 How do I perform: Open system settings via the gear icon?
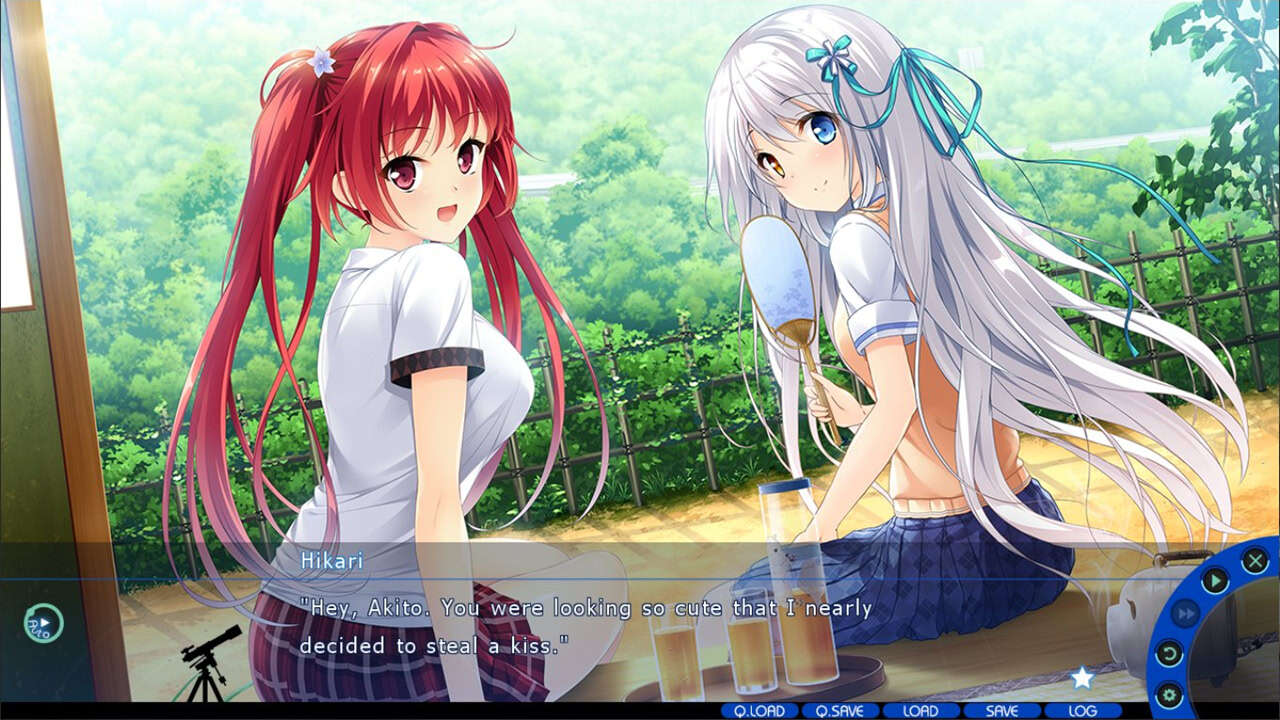pos(1171,691)
